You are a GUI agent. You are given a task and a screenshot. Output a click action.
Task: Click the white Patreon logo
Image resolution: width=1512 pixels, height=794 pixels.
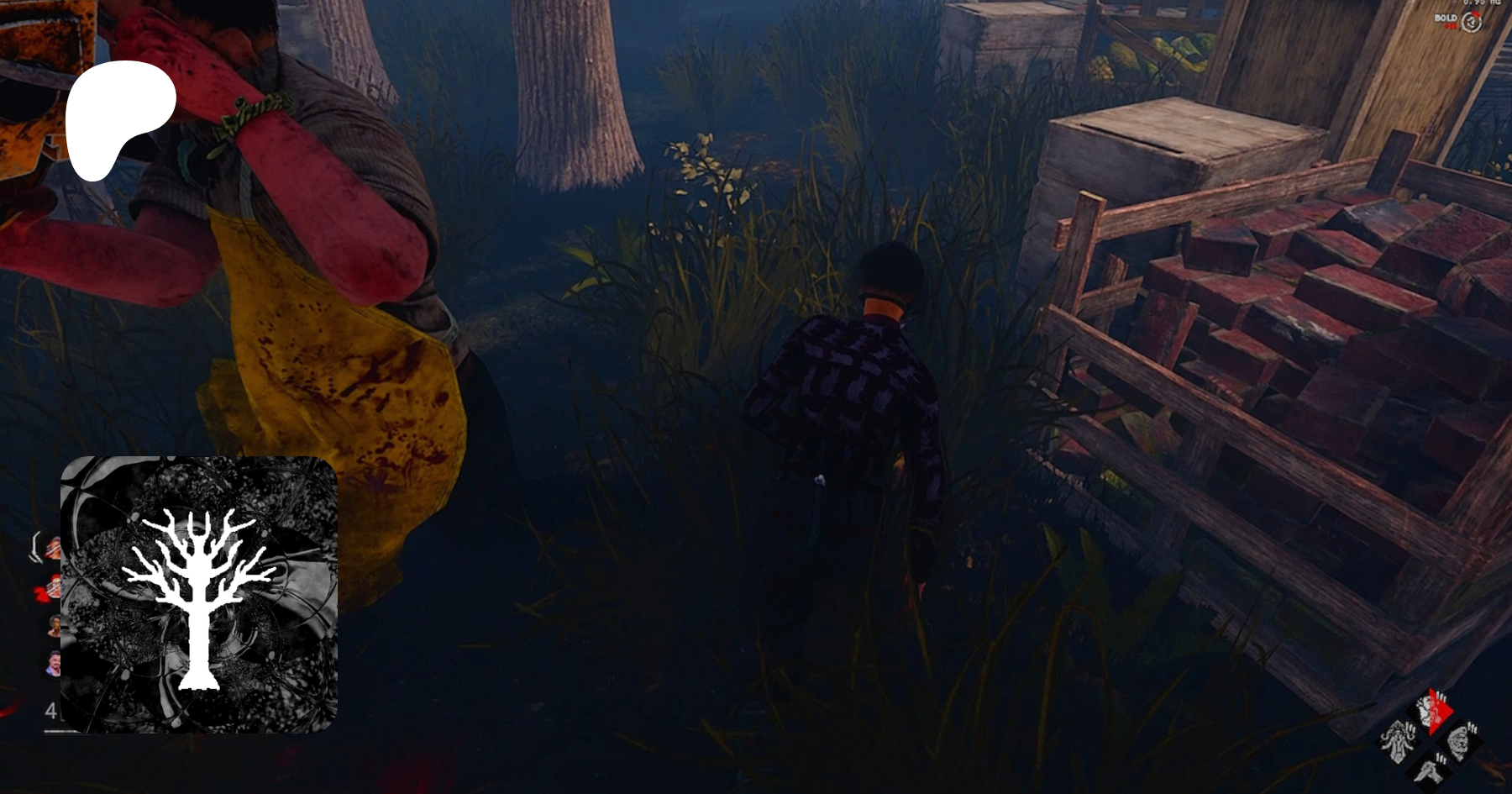point(120,119)
